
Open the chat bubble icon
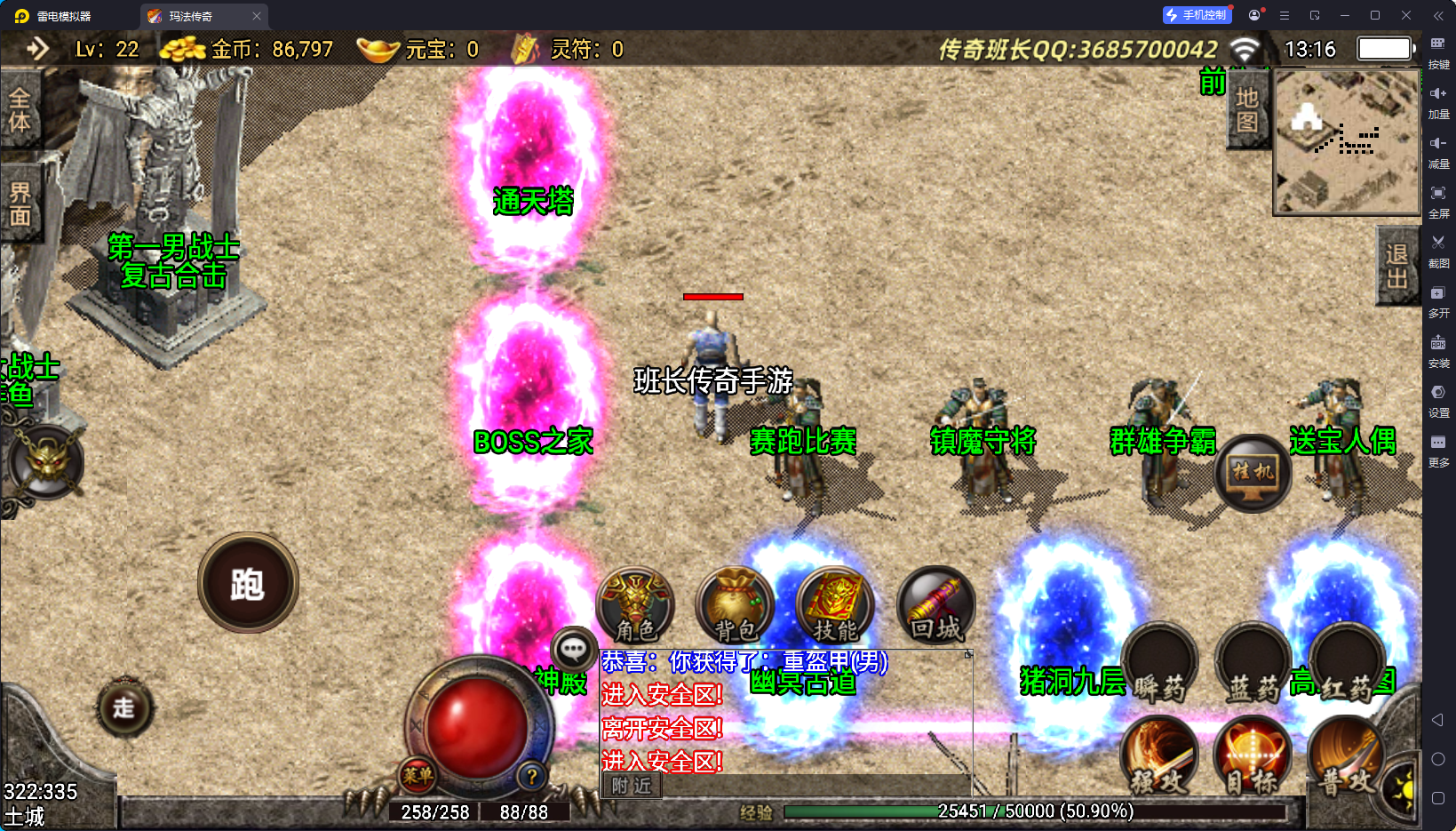point(573,650)
